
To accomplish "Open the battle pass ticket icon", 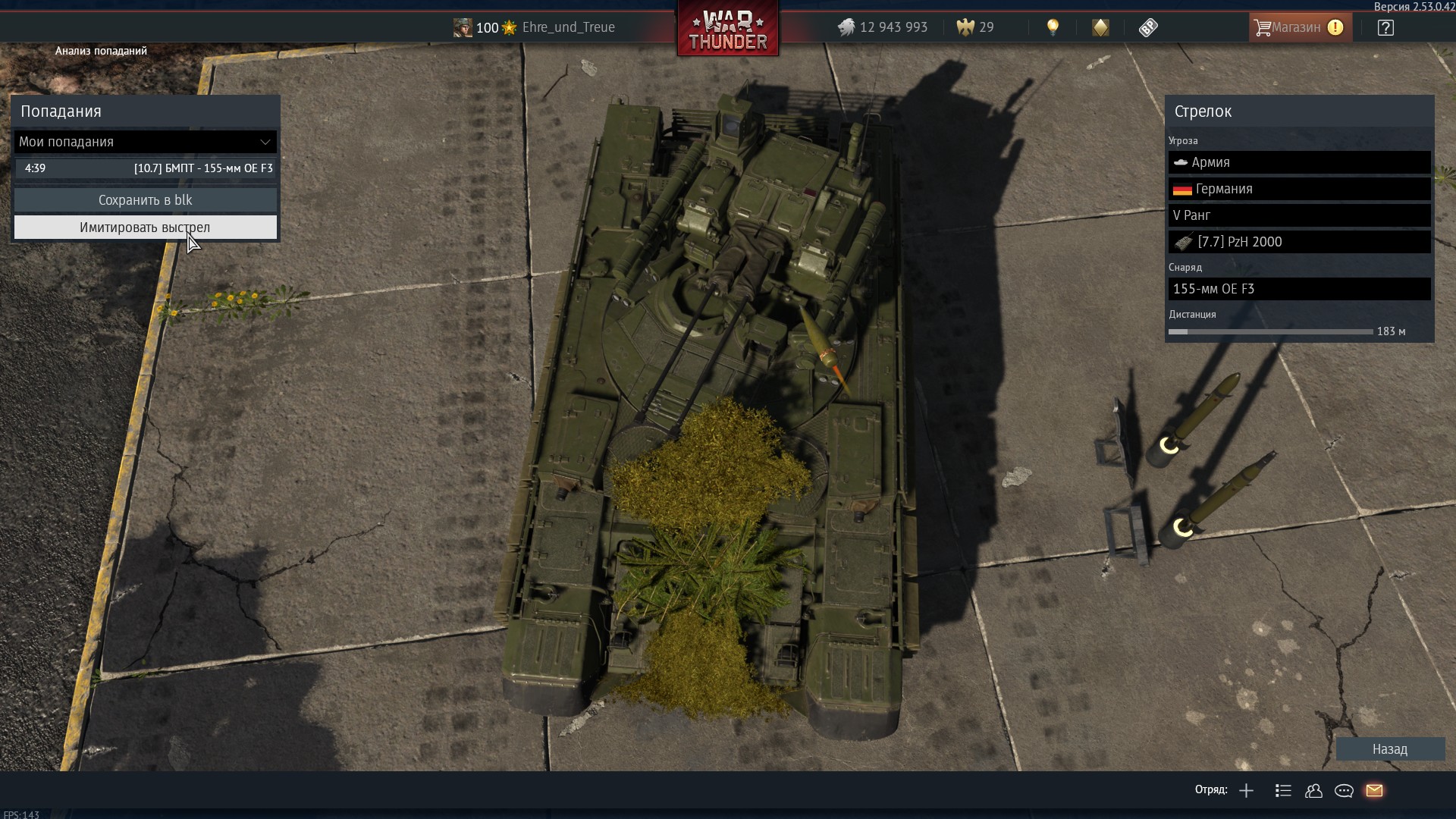I will pyautogui.click(x=1148, y=28).
